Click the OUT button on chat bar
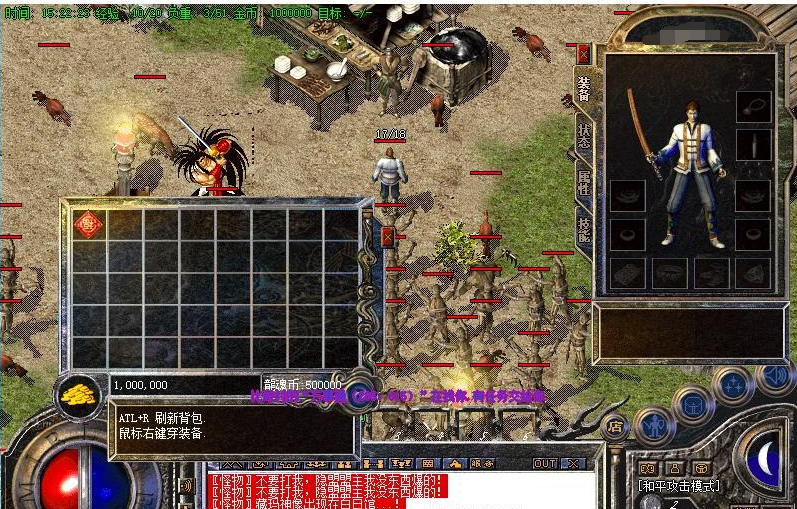797x509 pixels. pyautogui.click(x=544, y=464)
